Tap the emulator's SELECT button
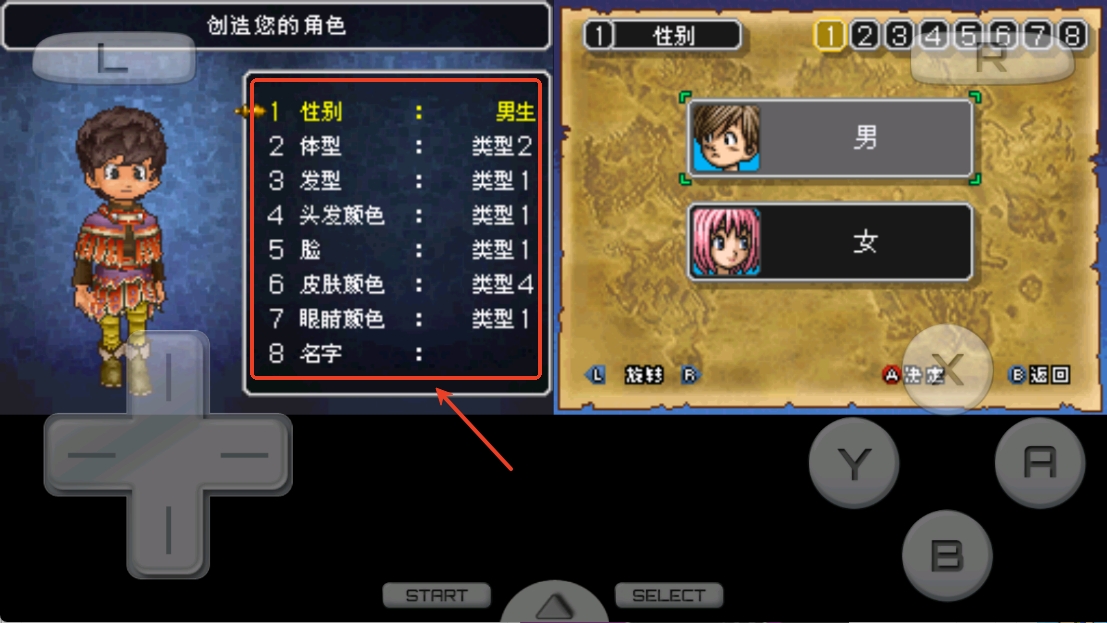The height and width of the screenshot is (623, 1107). point(668,596)
